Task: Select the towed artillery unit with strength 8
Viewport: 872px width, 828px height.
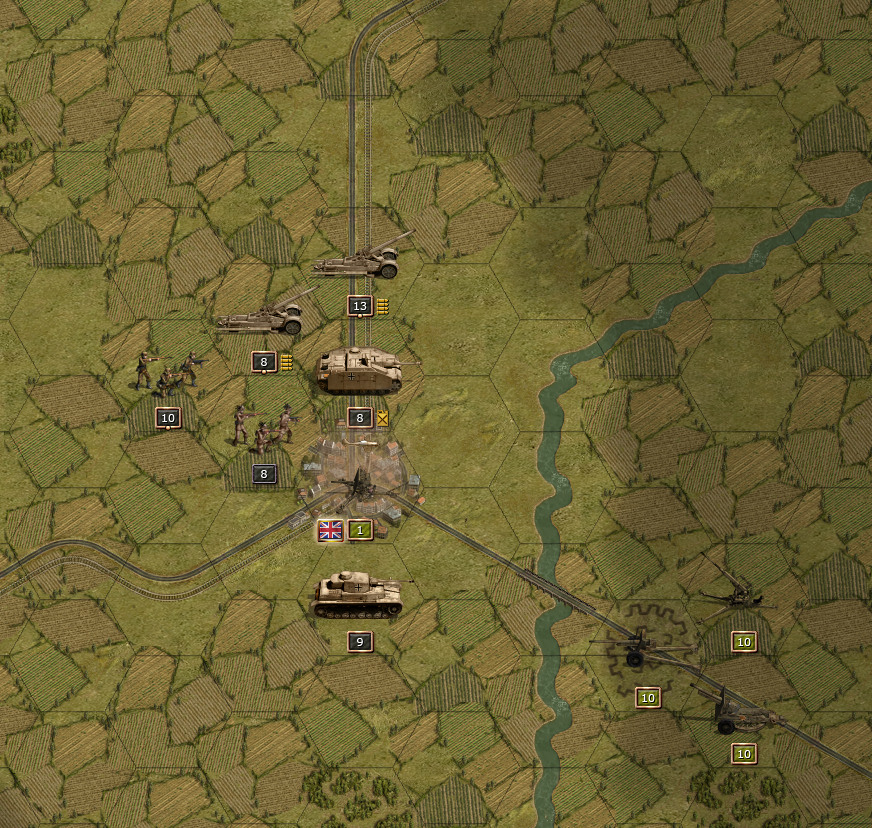Action: coord(262,318)
